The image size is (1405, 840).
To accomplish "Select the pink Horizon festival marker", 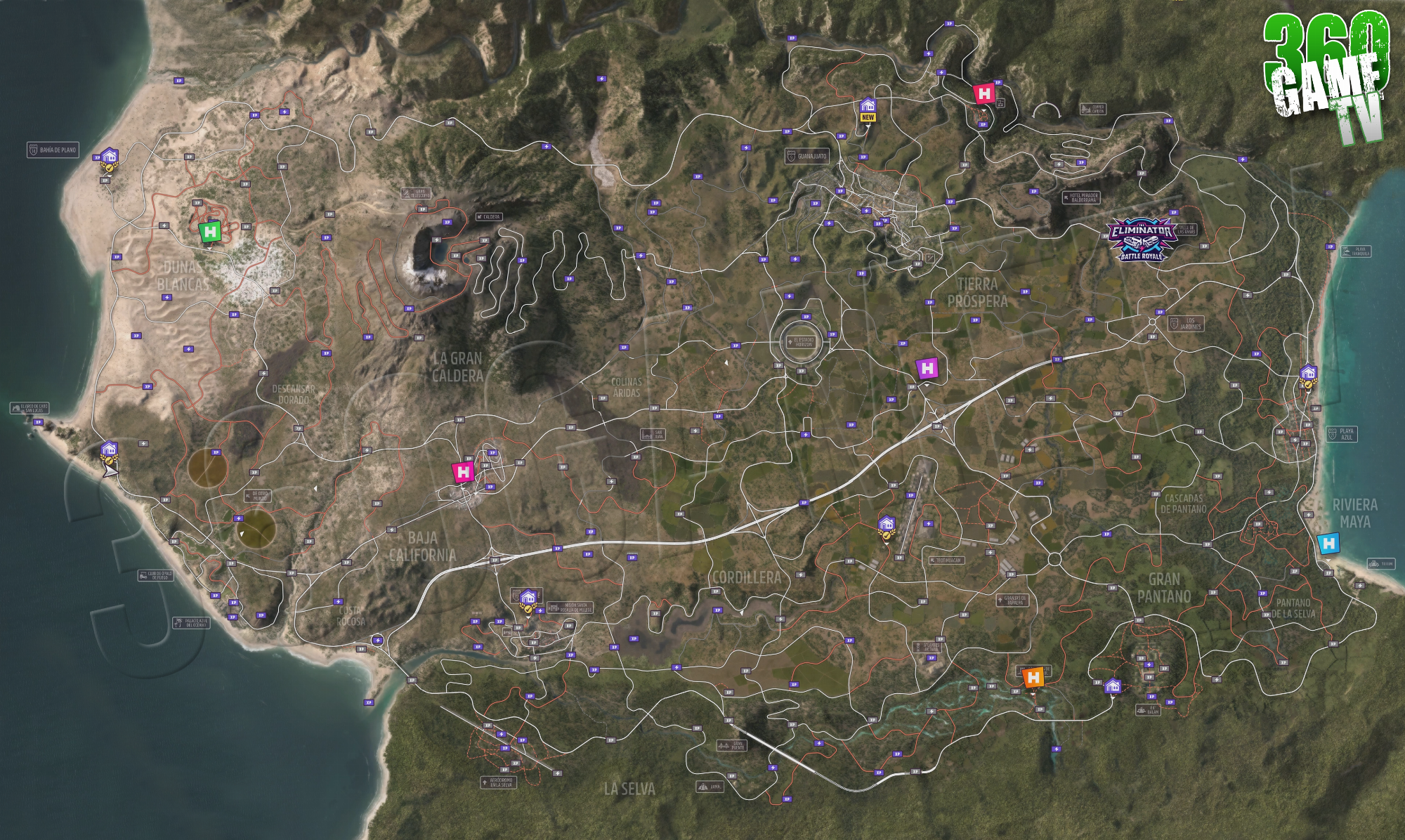I will coord(464,472).
